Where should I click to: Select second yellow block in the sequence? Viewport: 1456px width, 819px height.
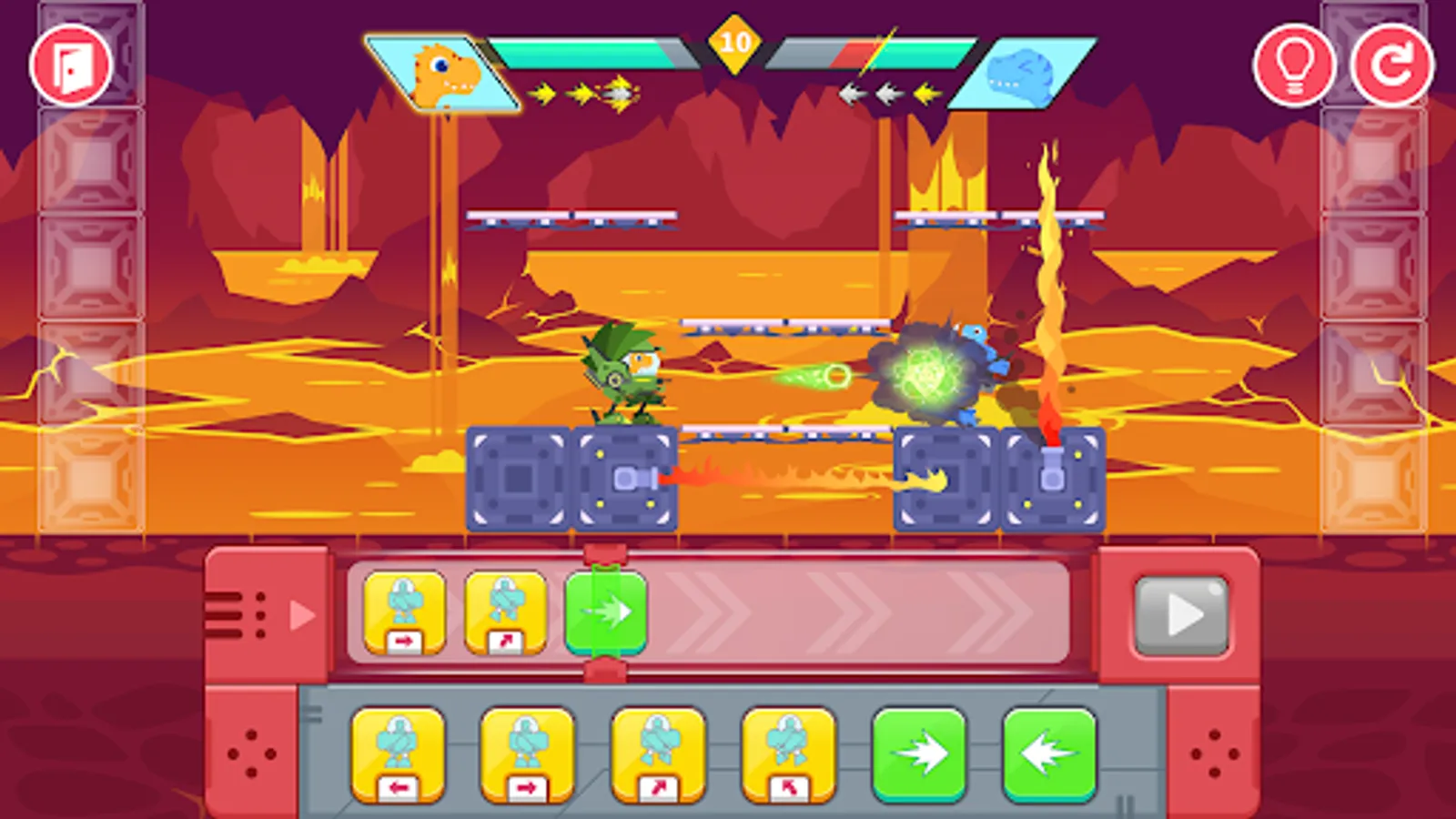click(503, 612)
